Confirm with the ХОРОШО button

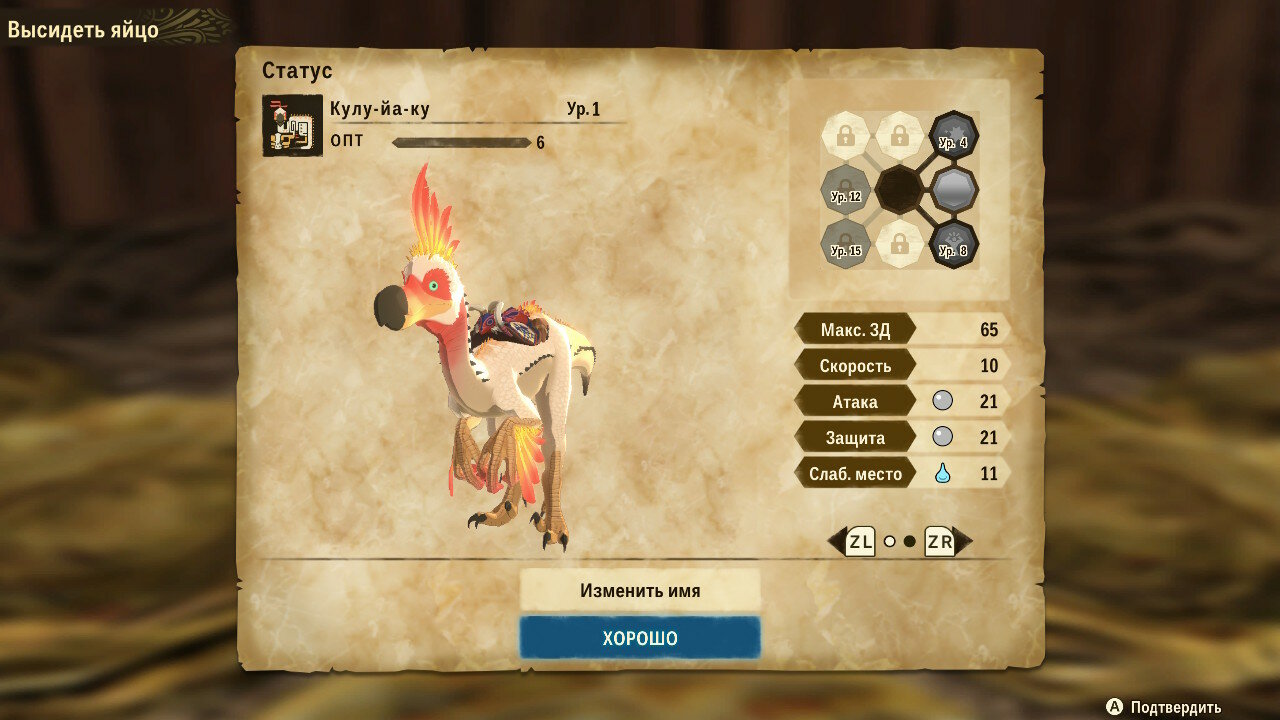[x=640, y=638]
